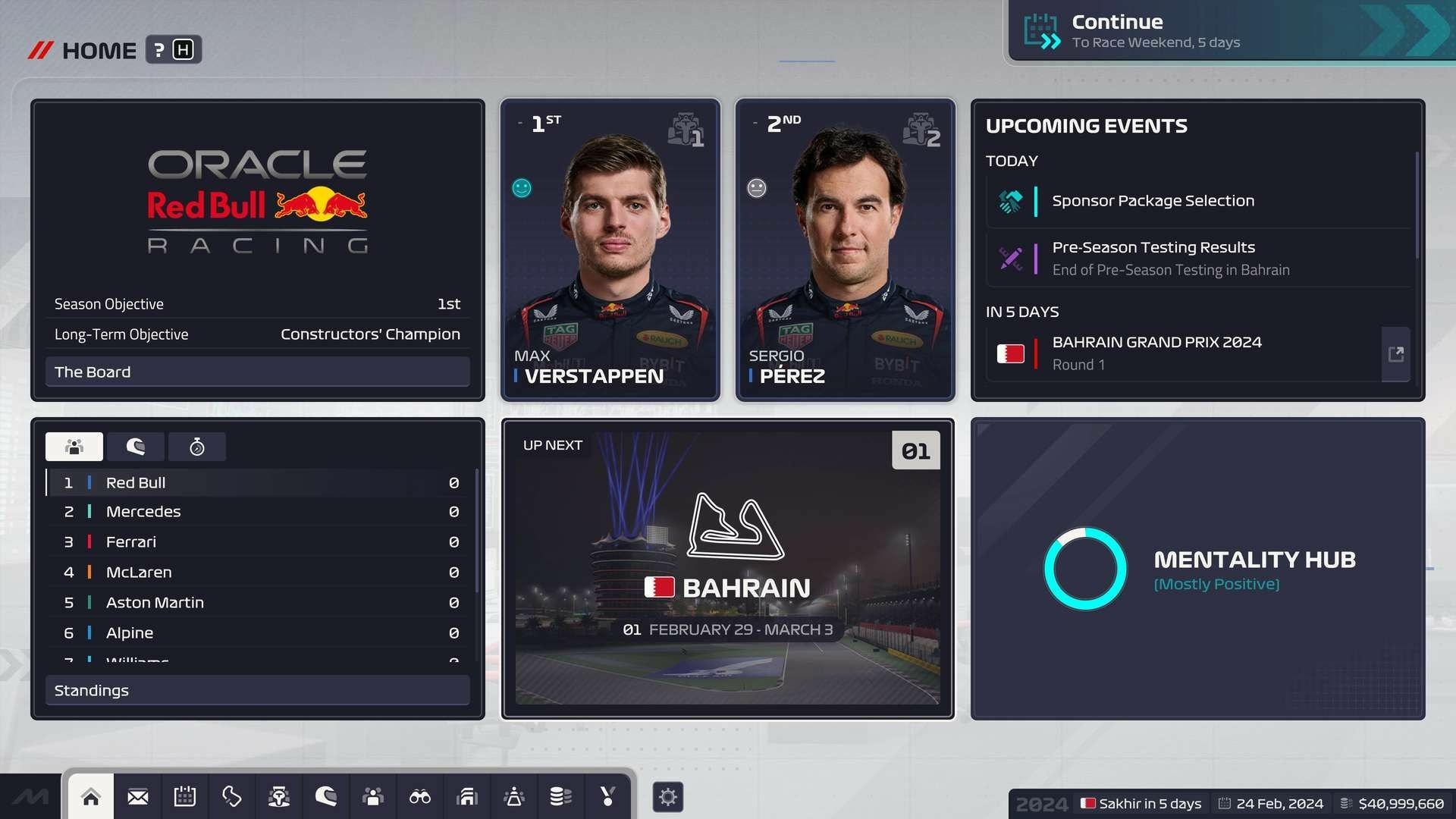Image resolution: width=1456 pixels, height=819 pixels.
Task: Open the Facilities building screen
Action: [466, 796]
